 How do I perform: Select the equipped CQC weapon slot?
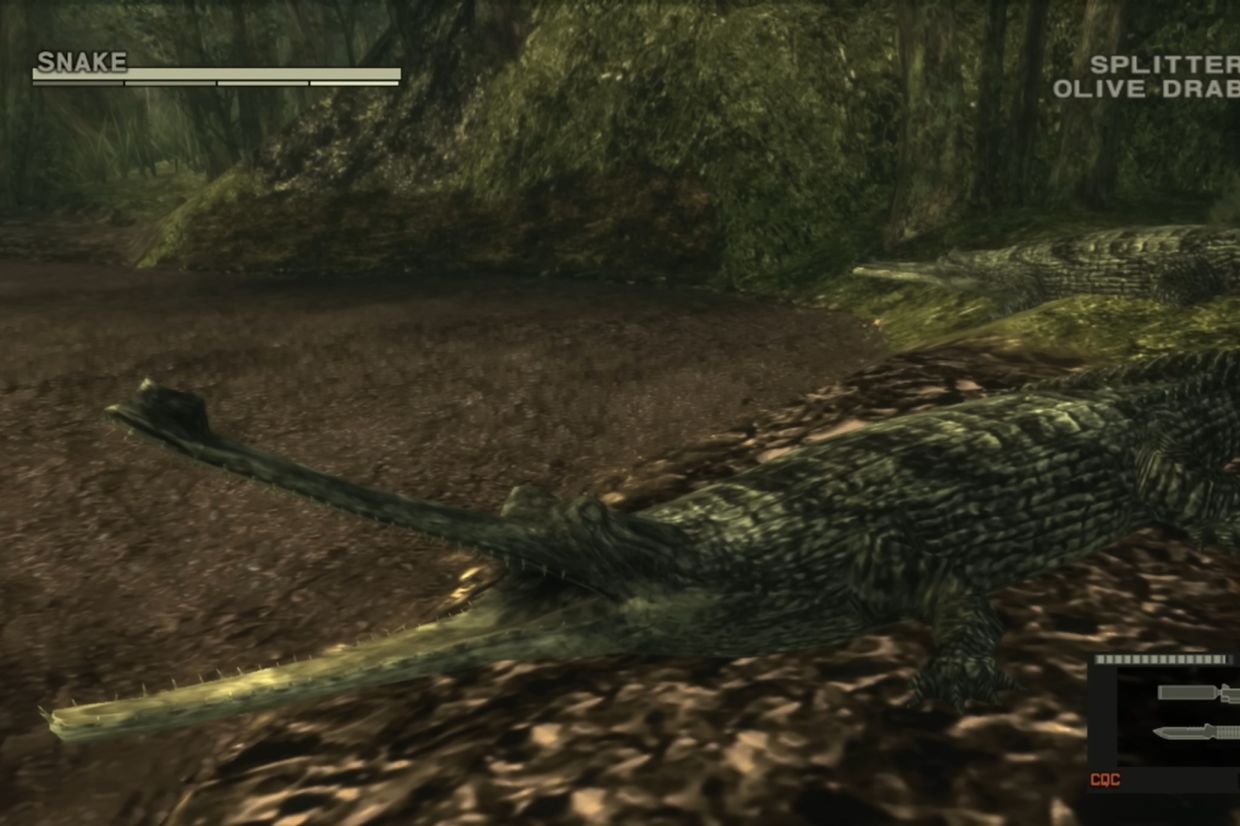1165,722
